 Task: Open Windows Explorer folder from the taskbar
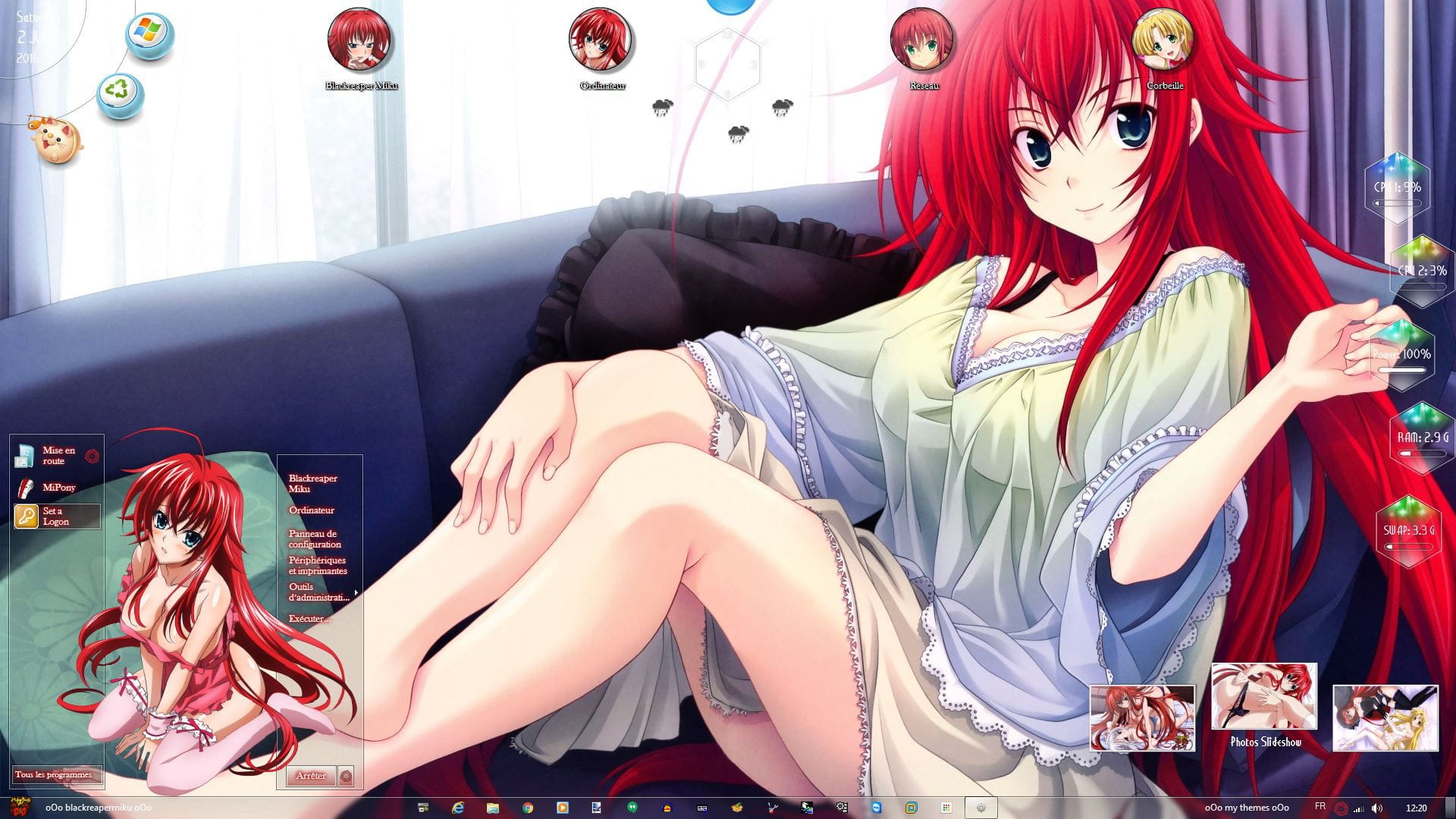[493, 808]
